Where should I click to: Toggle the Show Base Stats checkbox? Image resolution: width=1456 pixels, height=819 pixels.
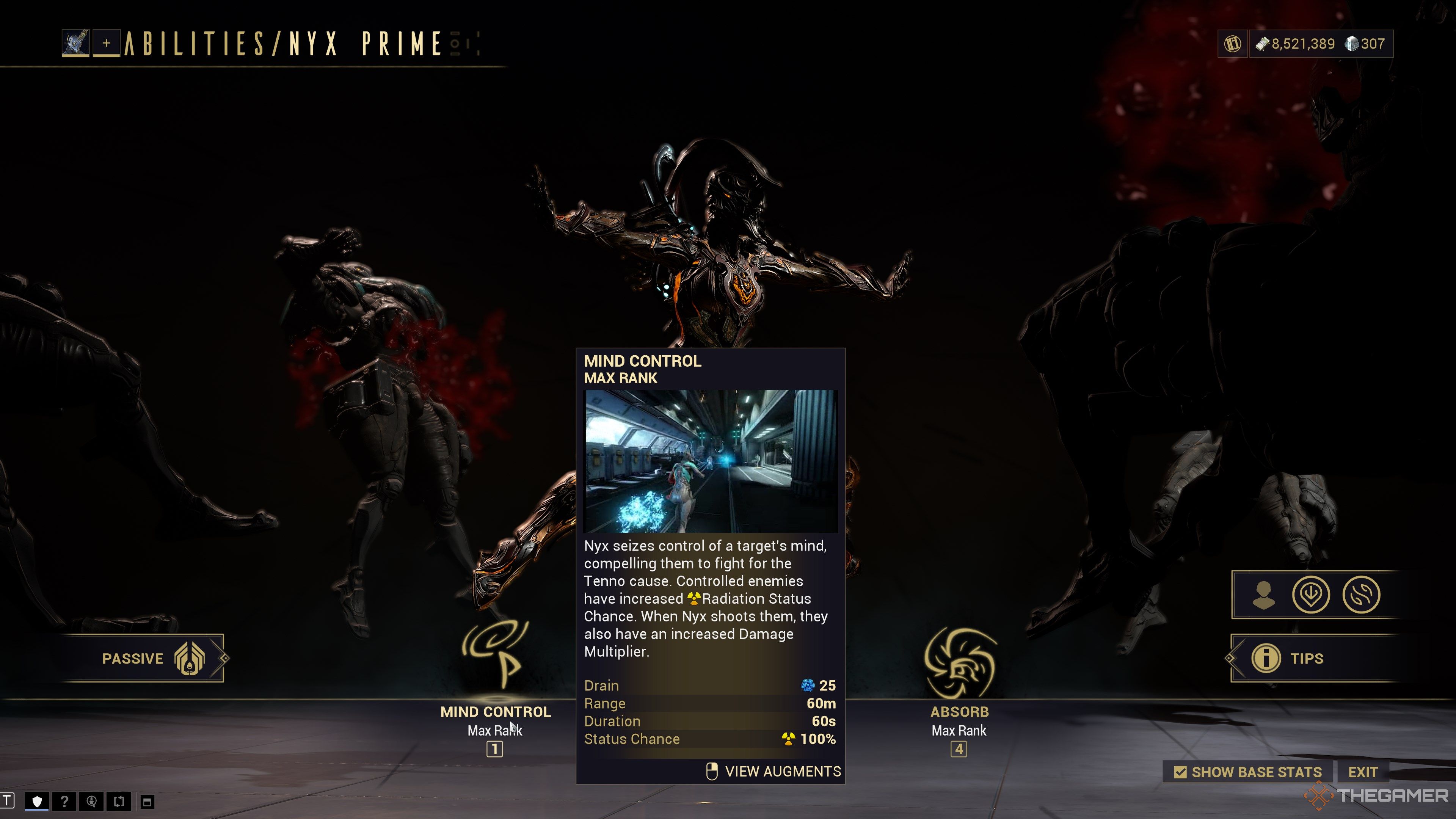1180,772
